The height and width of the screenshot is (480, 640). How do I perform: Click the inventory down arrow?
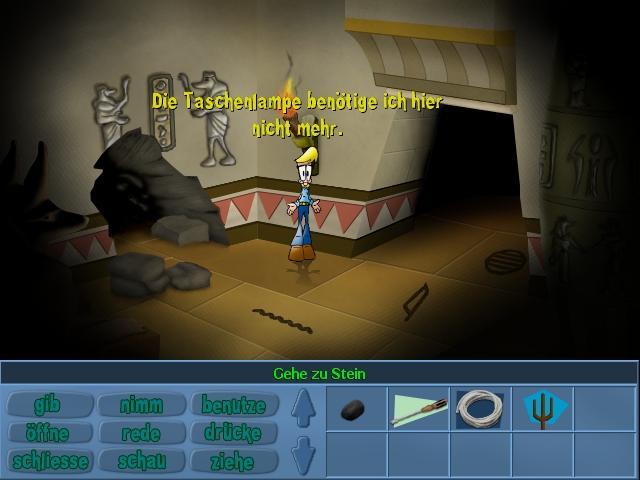[x=304, y=455]
